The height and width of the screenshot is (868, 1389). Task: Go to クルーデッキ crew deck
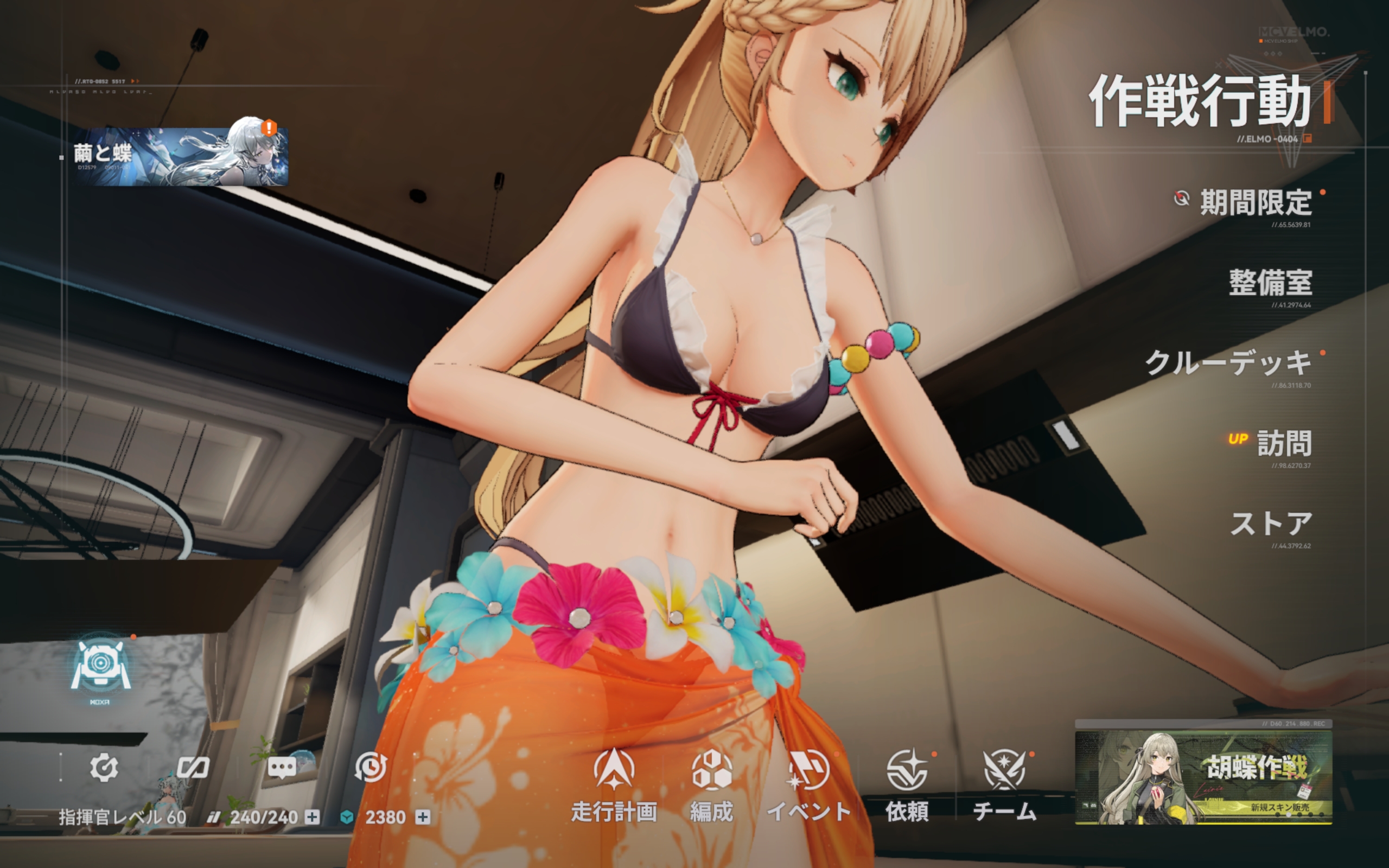click(x=1228, y=363)
